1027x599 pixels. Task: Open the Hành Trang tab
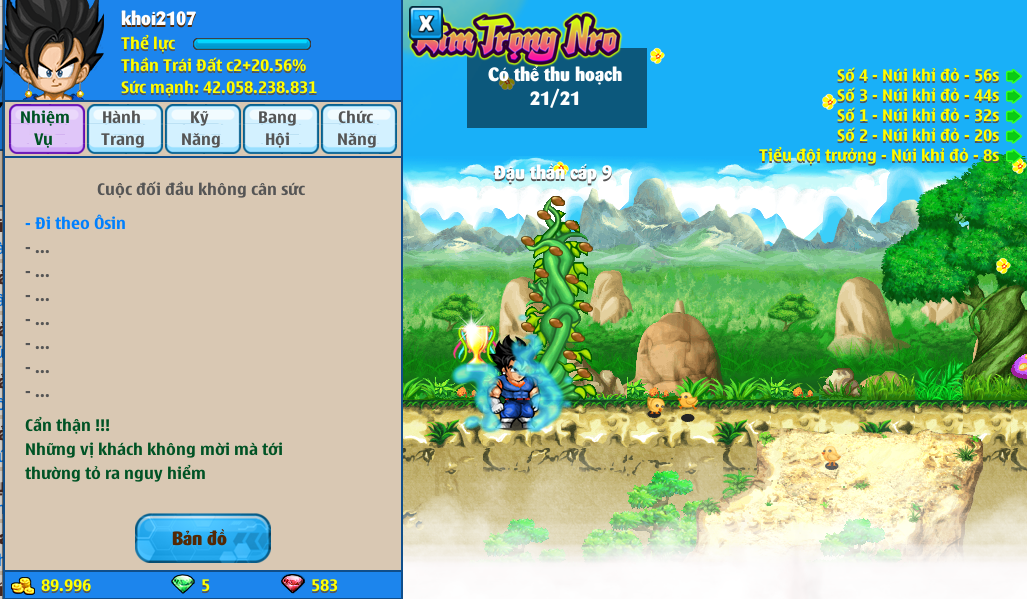[124, 129]
